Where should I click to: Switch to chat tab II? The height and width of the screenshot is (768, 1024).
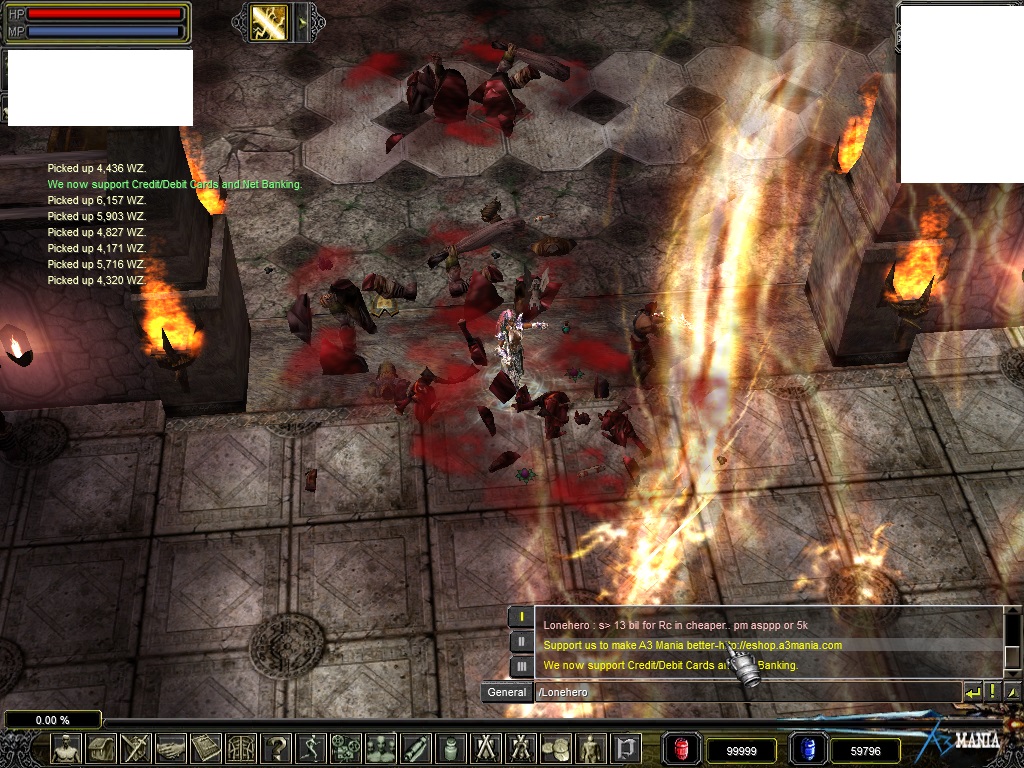click(521, 642)
